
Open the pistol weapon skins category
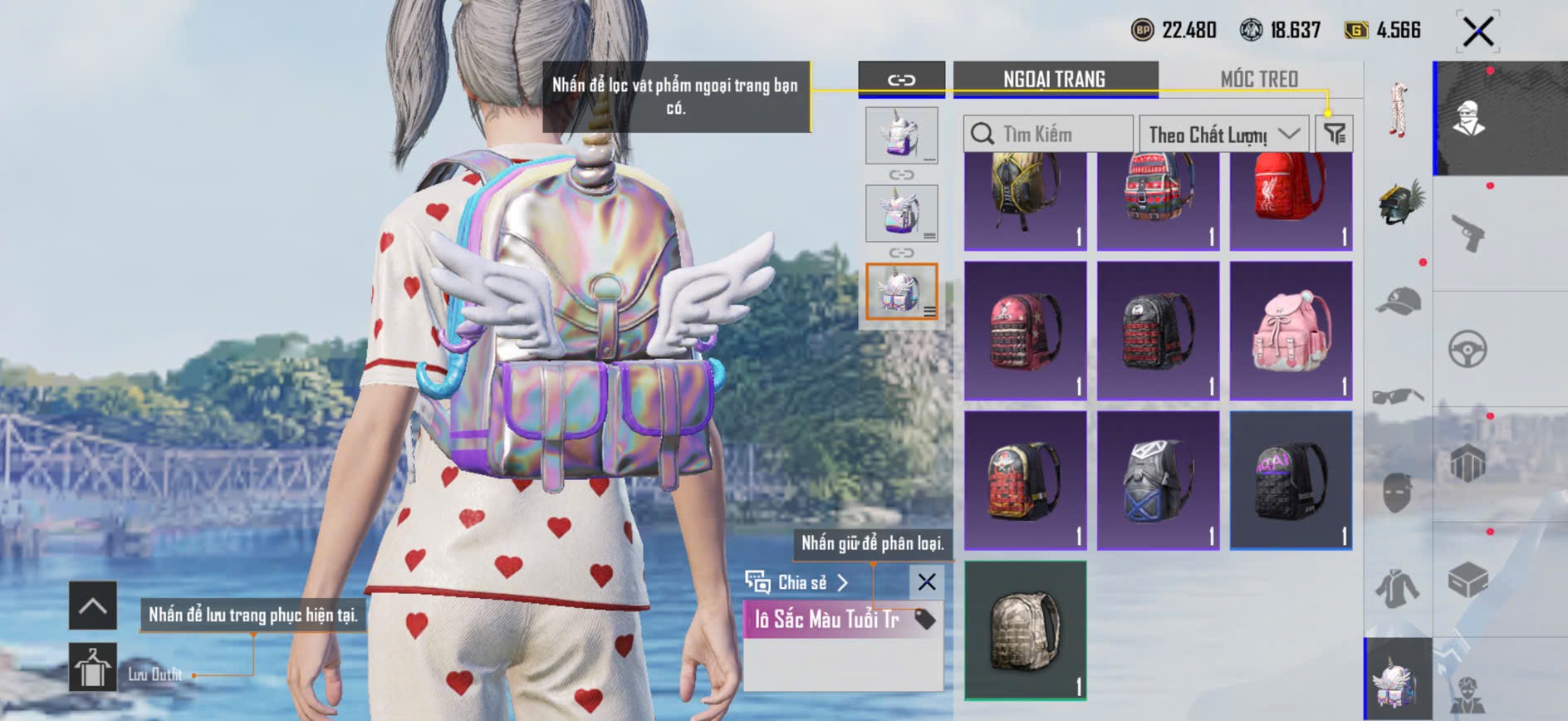point(1468,233)
